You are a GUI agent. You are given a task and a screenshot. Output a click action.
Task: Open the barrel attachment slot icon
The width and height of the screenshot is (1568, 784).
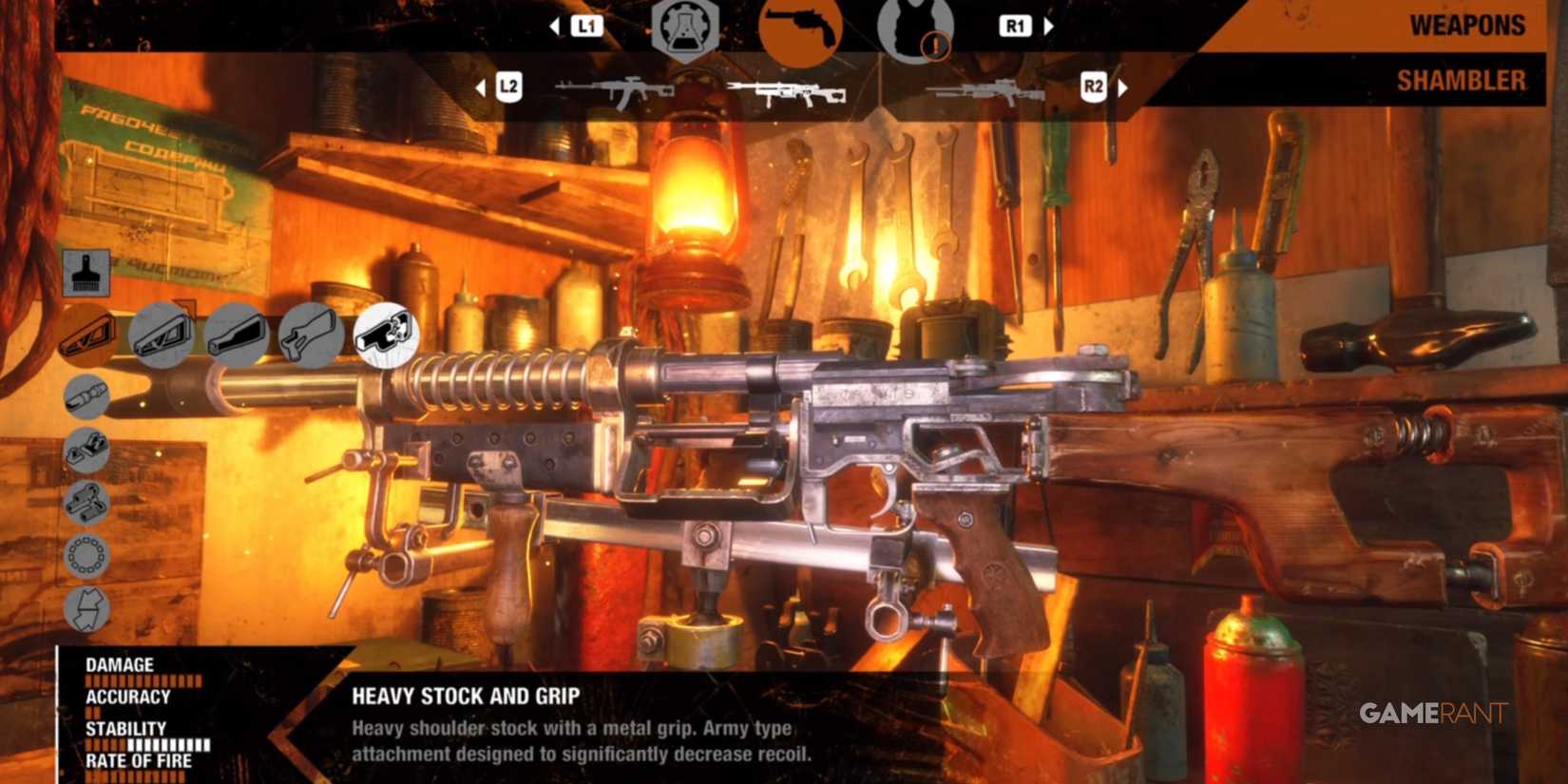(x=86, y=394)
